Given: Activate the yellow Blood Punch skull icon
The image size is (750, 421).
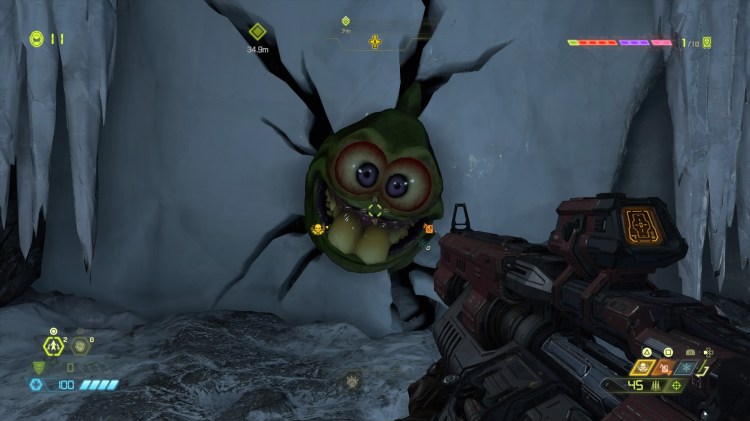Looking at the screenshot, I should pyautogui.click(x=645, y=367).
